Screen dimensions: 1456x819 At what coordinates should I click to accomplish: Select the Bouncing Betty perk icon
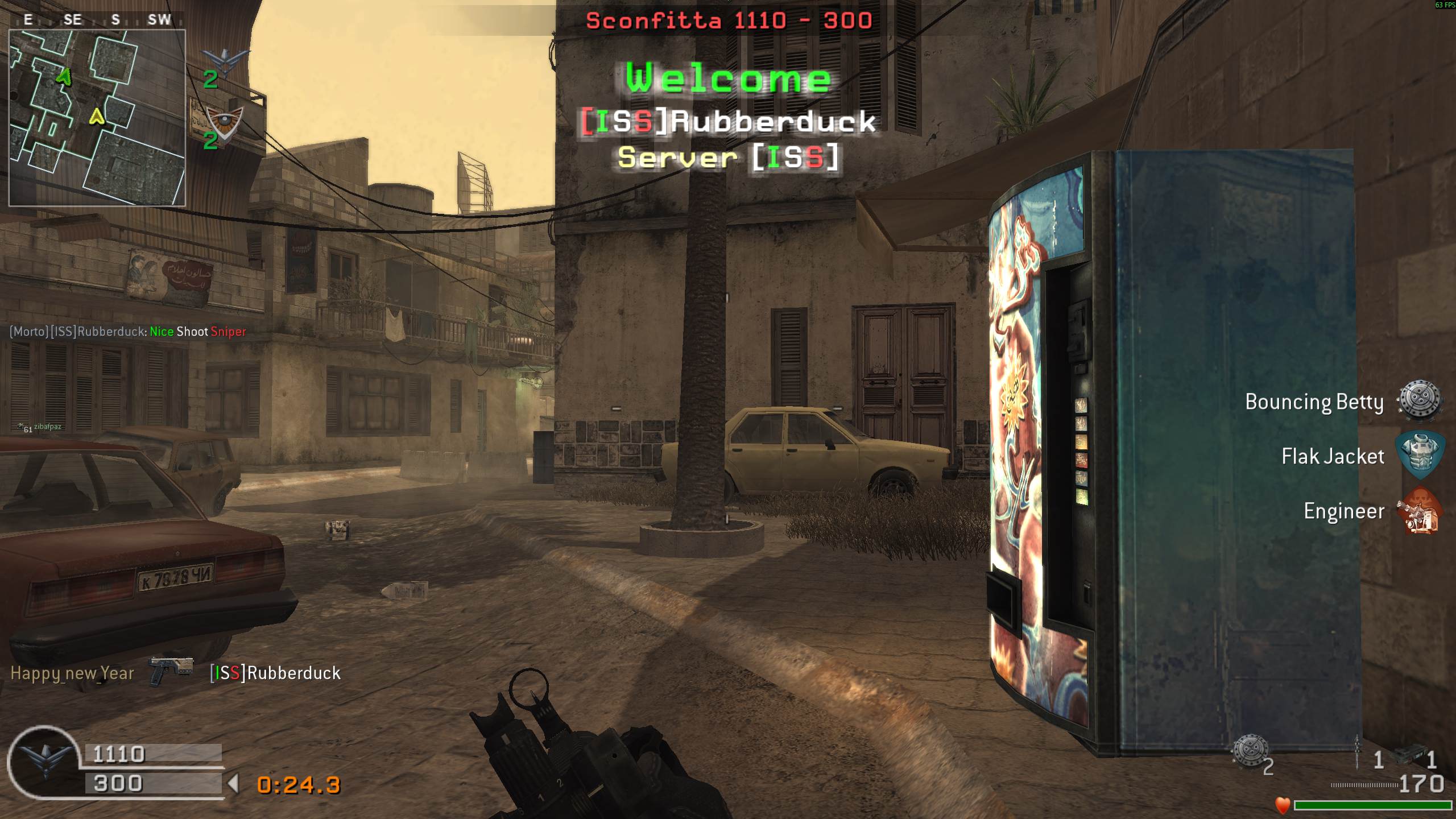pyautogui.click(x=1420, y=401)
